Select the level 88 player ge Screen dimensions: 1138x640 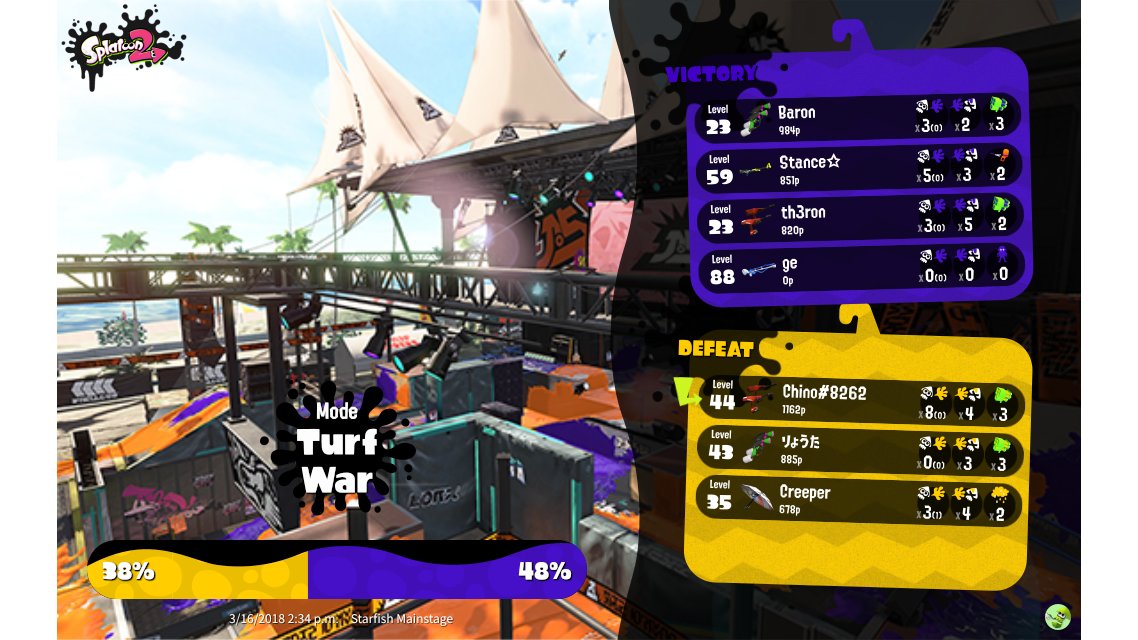[x=860, y=267]
